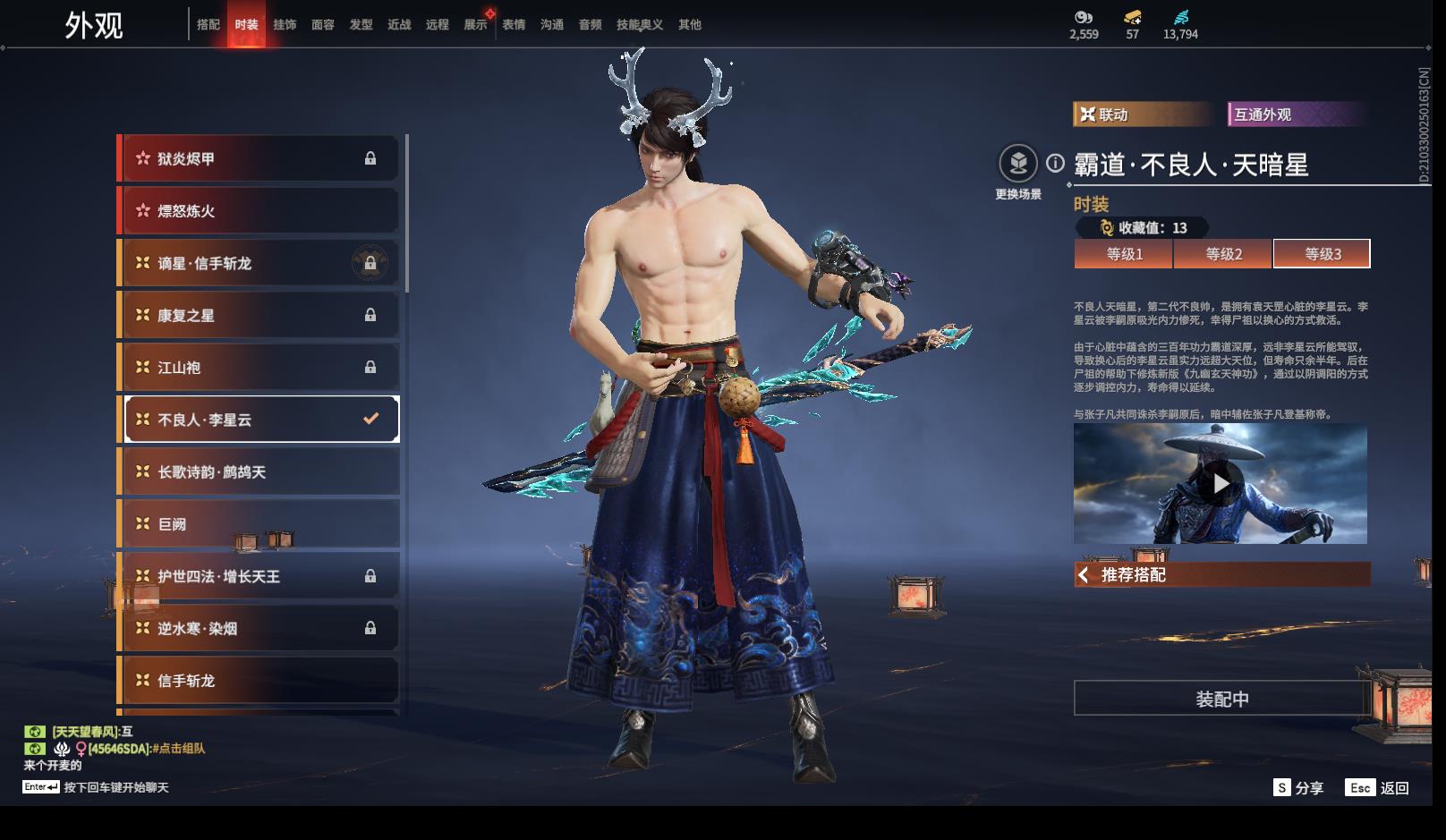The image size is (1446, 840).
Task: Select the 等级2 outfit level
Action: pyautogui.click(x=1223, y=254)
